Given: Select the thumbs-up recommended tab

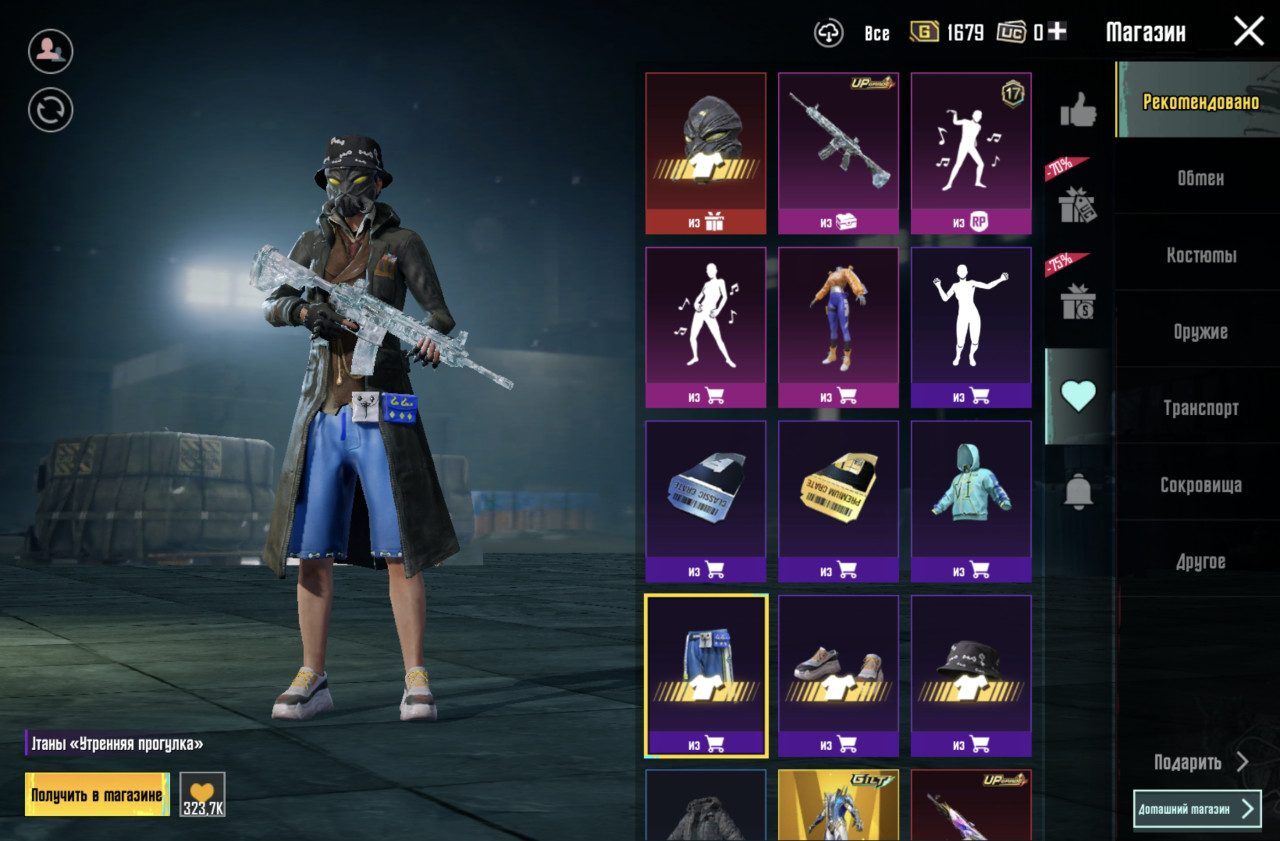Looking at the screenshot, I should click(1078, 110).
